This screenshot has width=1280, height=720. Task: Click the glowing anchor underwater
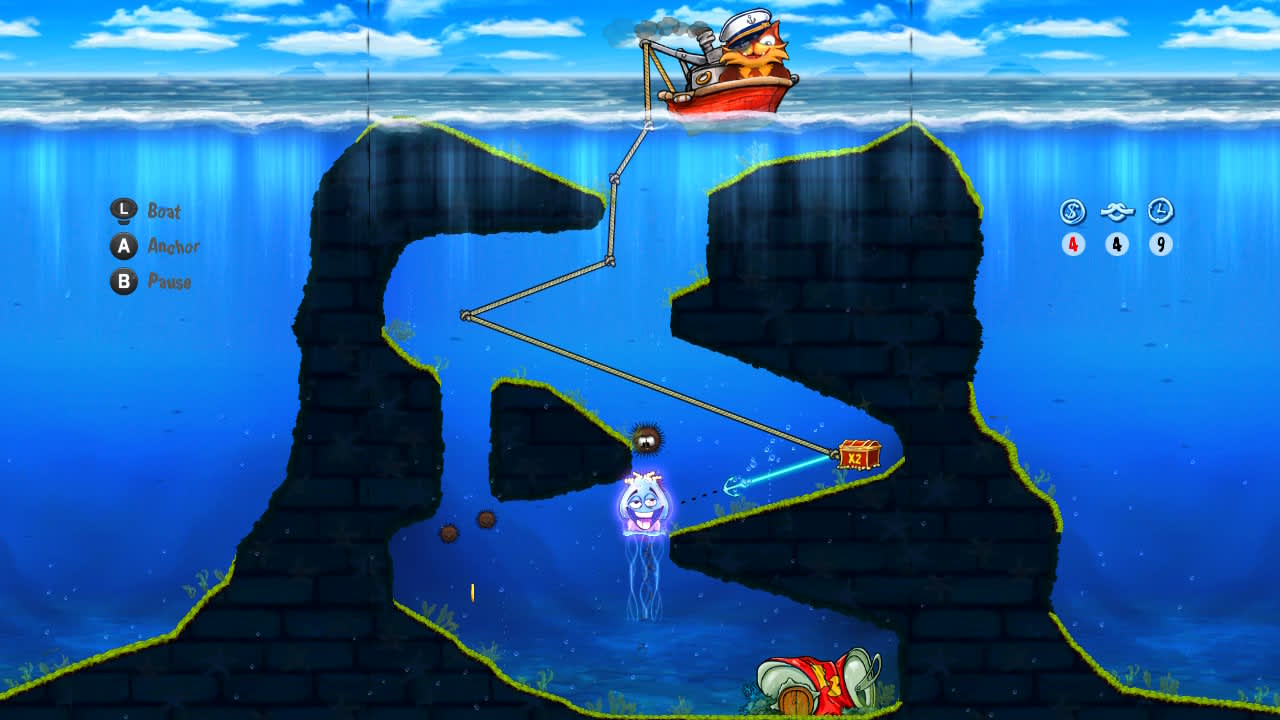733,487
